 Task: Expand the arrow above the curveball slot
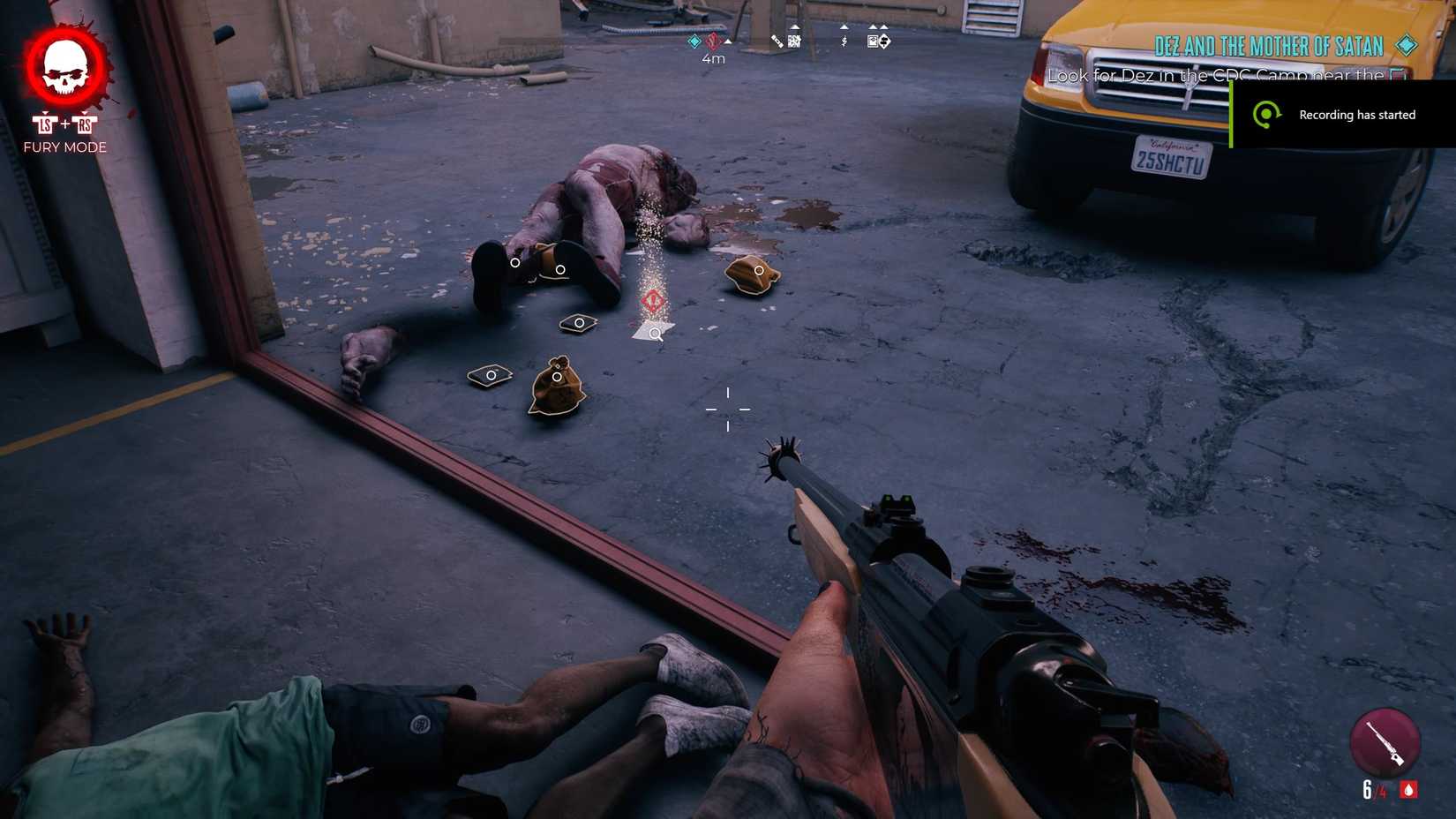tap(844, 26)
